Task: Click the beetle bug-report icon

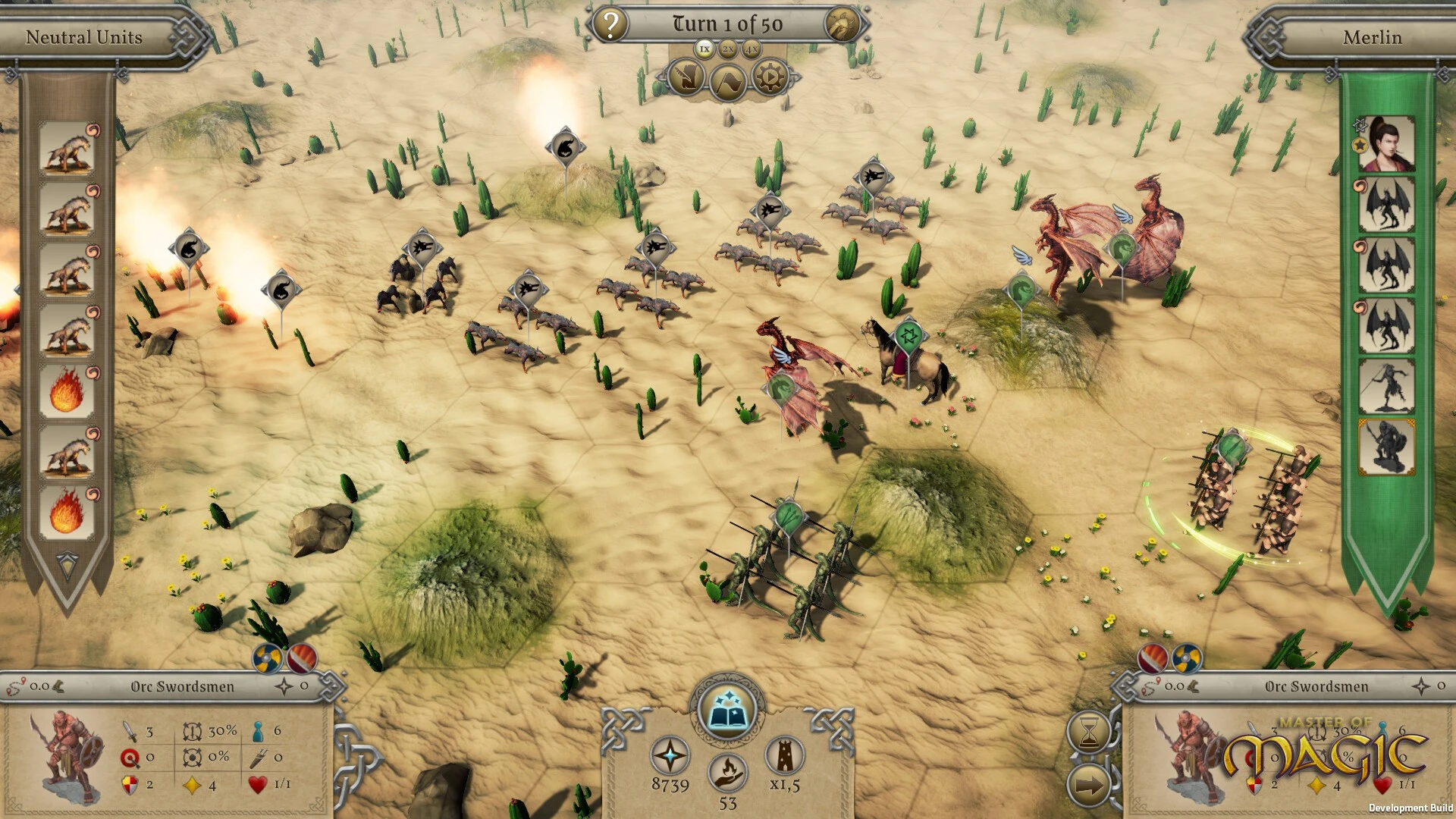Action: pos(841,24)
